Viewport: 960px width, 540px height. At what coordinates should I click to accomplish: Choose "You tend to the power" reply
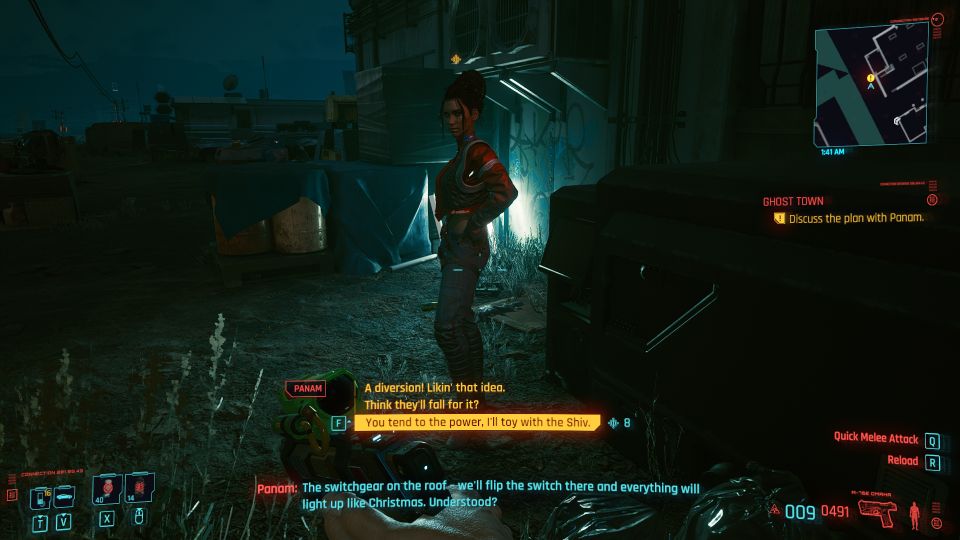[477, 423]
